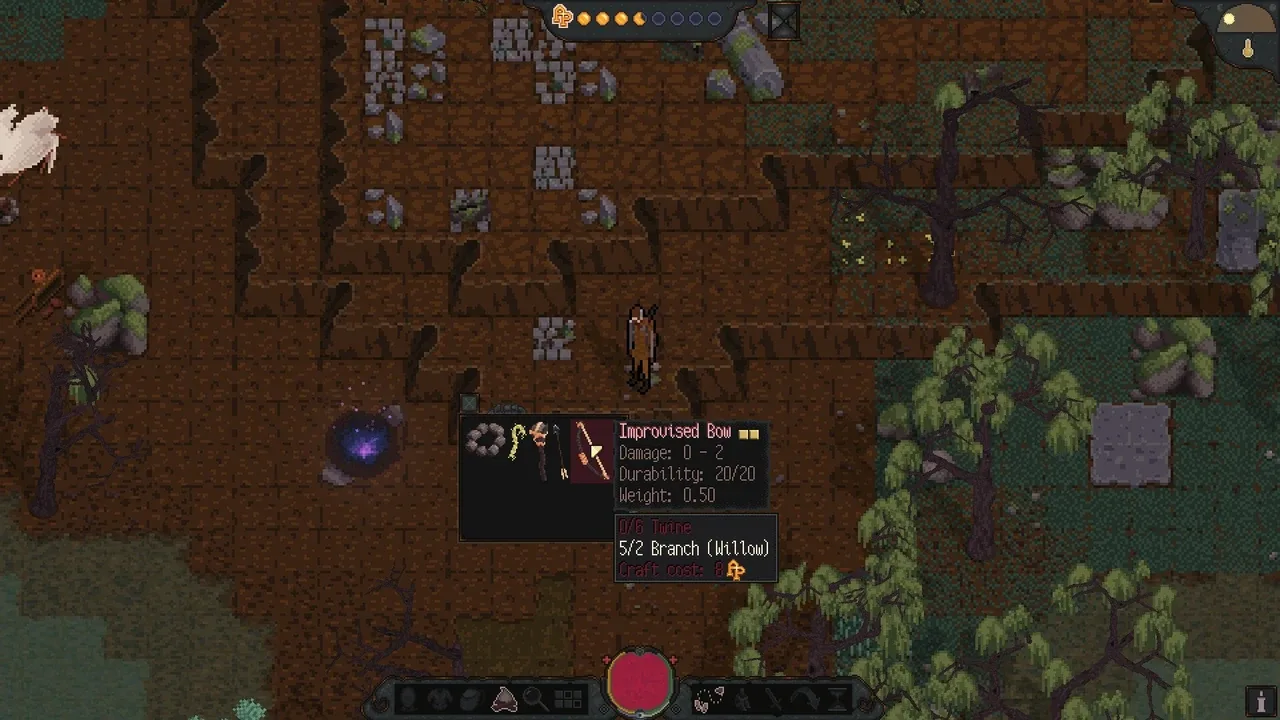Select the footprints movement mode
The image size is (1280, 720).
point(709,699)
